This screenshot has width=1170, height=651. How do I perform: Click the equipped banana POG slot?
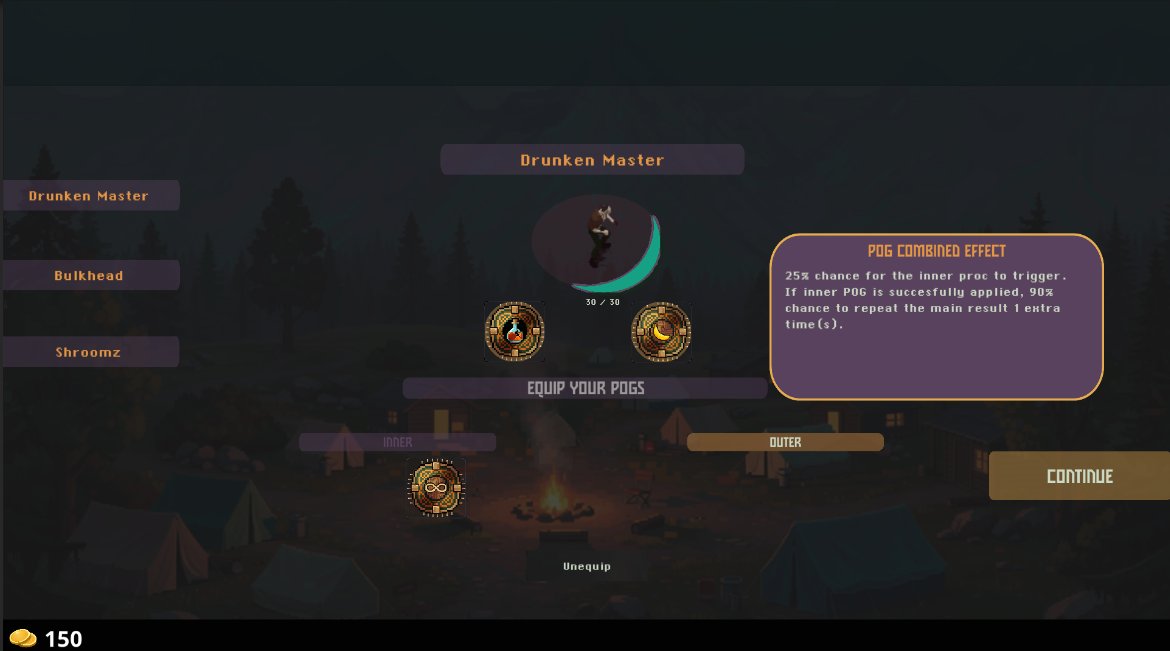(661, 331)
